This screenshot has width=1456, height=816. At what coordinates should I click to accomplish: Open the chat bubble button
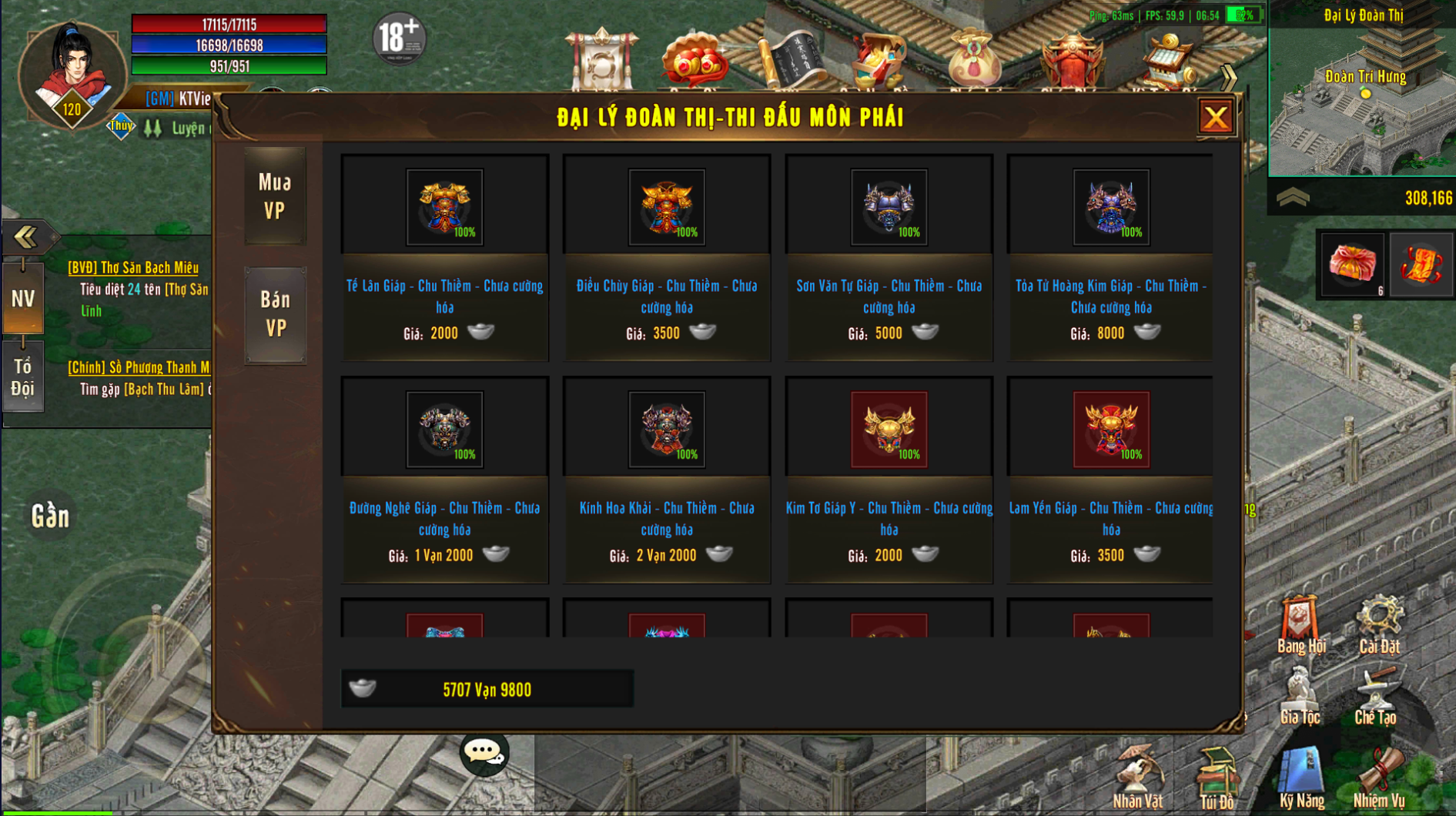tap(484, 752)
